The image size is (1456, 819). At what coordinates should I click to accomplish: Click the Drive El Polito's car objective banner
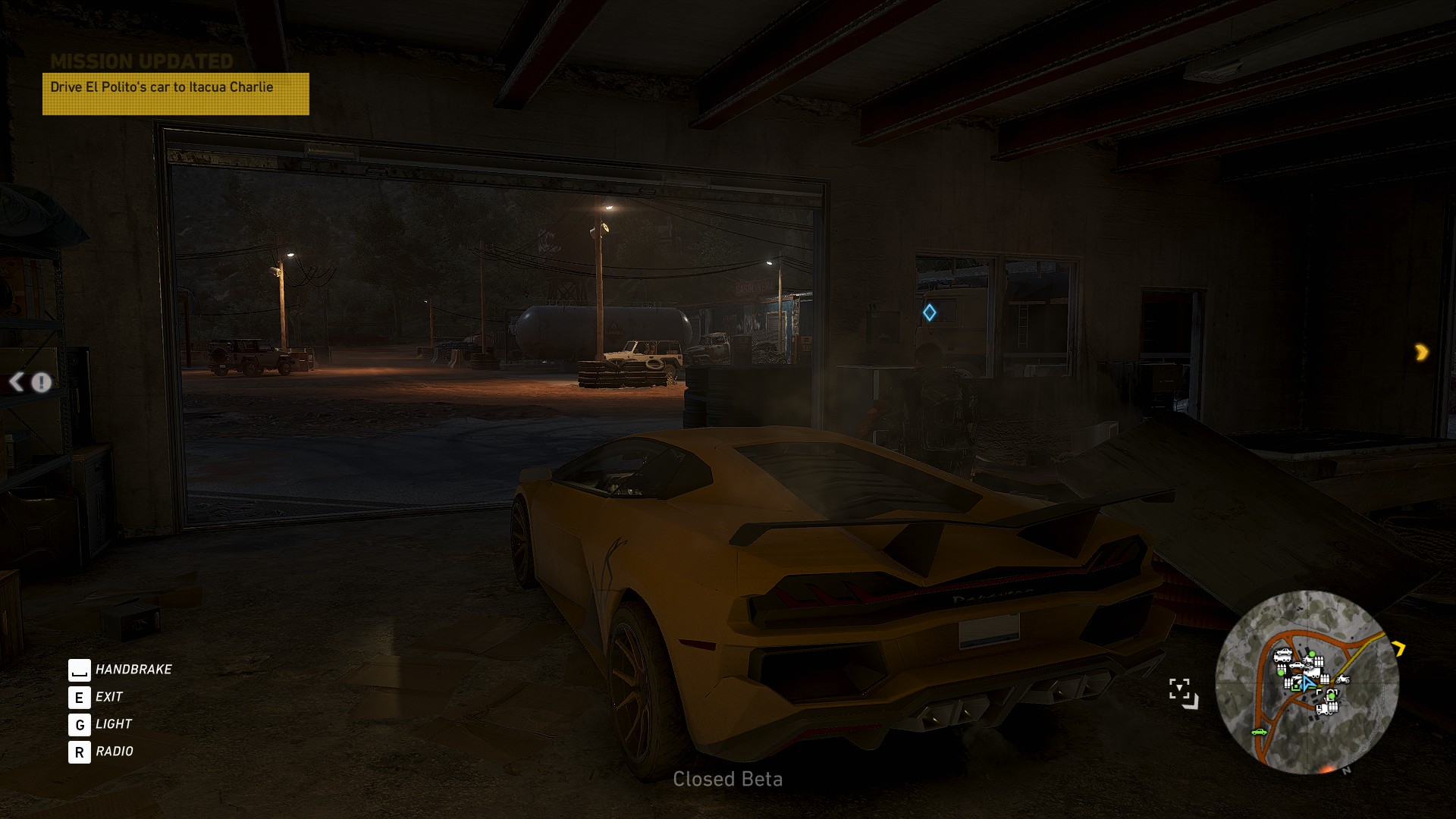pos(175,93)
